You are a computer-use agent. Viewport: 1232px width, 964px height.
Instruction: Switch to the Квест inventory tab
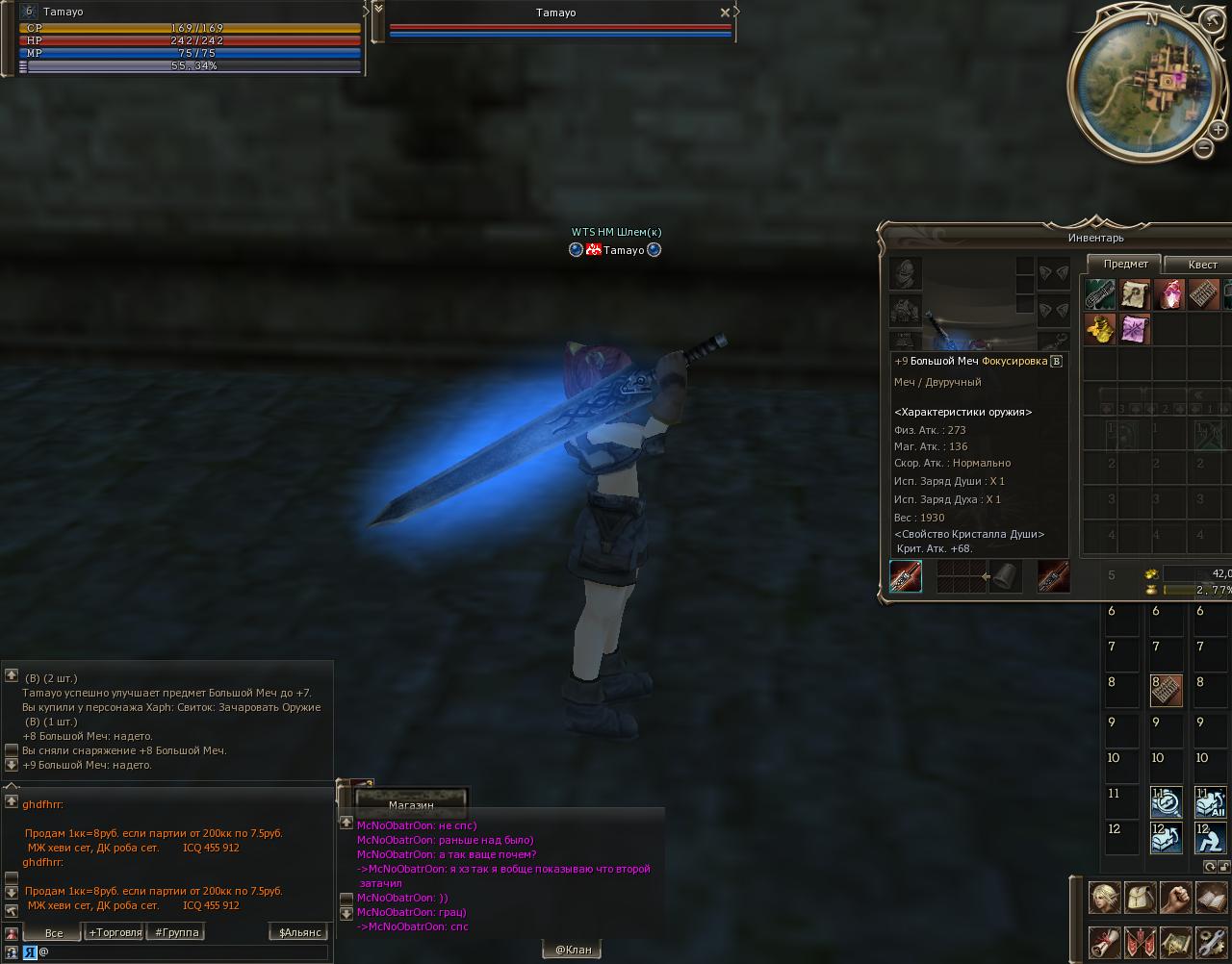(1202, 265)
